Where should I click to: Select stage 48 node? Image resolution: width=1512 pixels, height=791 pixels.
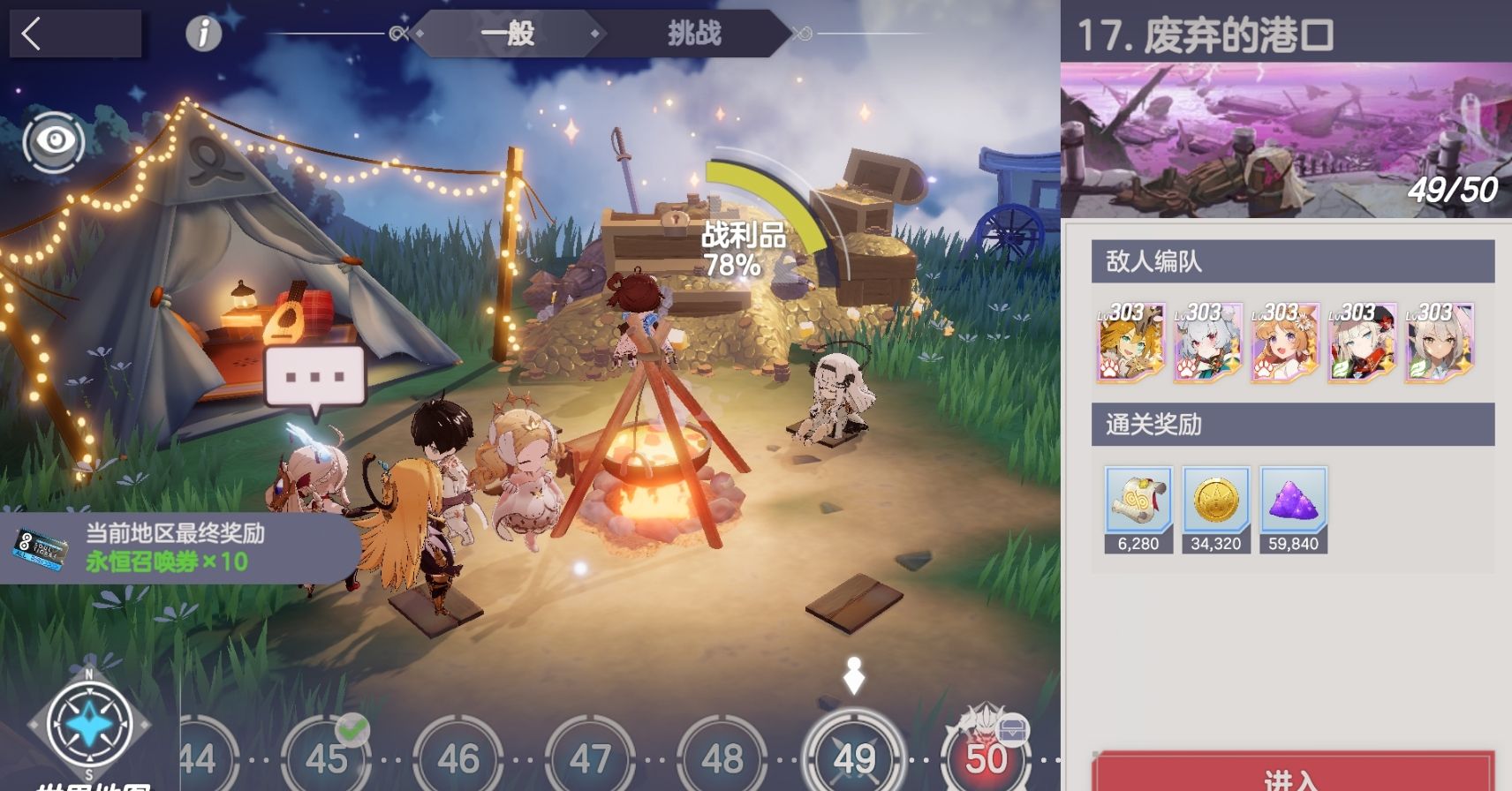tap(722, 757)
